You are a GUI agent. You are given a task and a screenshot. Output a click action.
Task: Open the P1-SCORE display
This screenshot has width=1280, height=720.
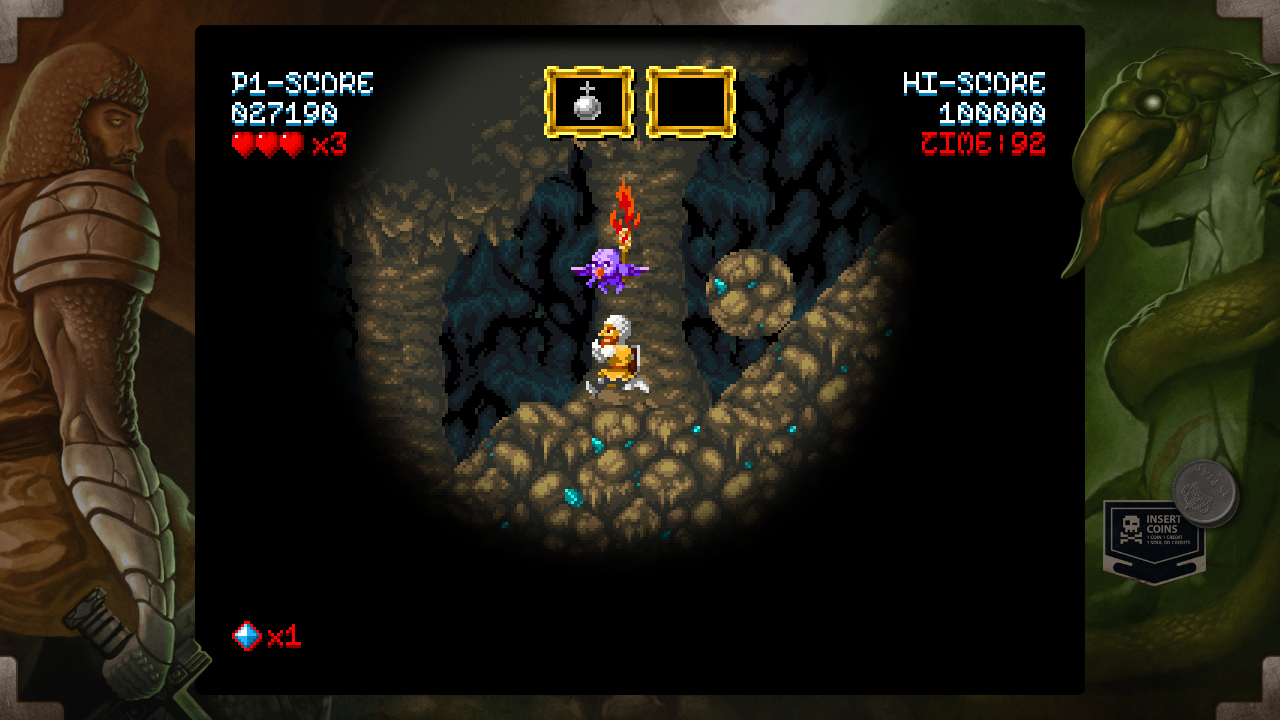tap(302, 85)
